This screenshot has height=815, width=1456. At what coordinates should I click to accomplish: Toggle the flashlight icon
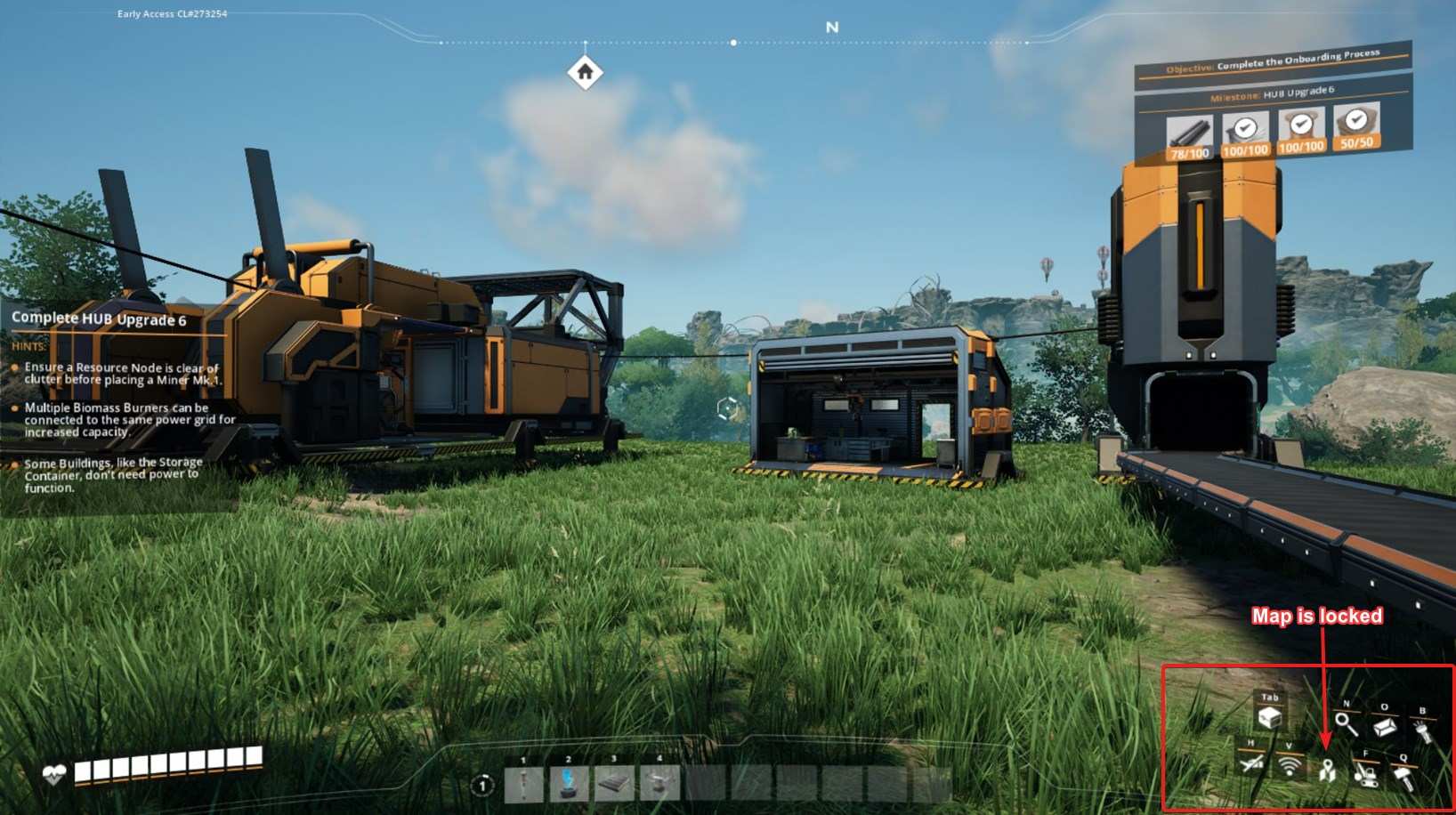pyautogui.click(x=1422, y=730)
